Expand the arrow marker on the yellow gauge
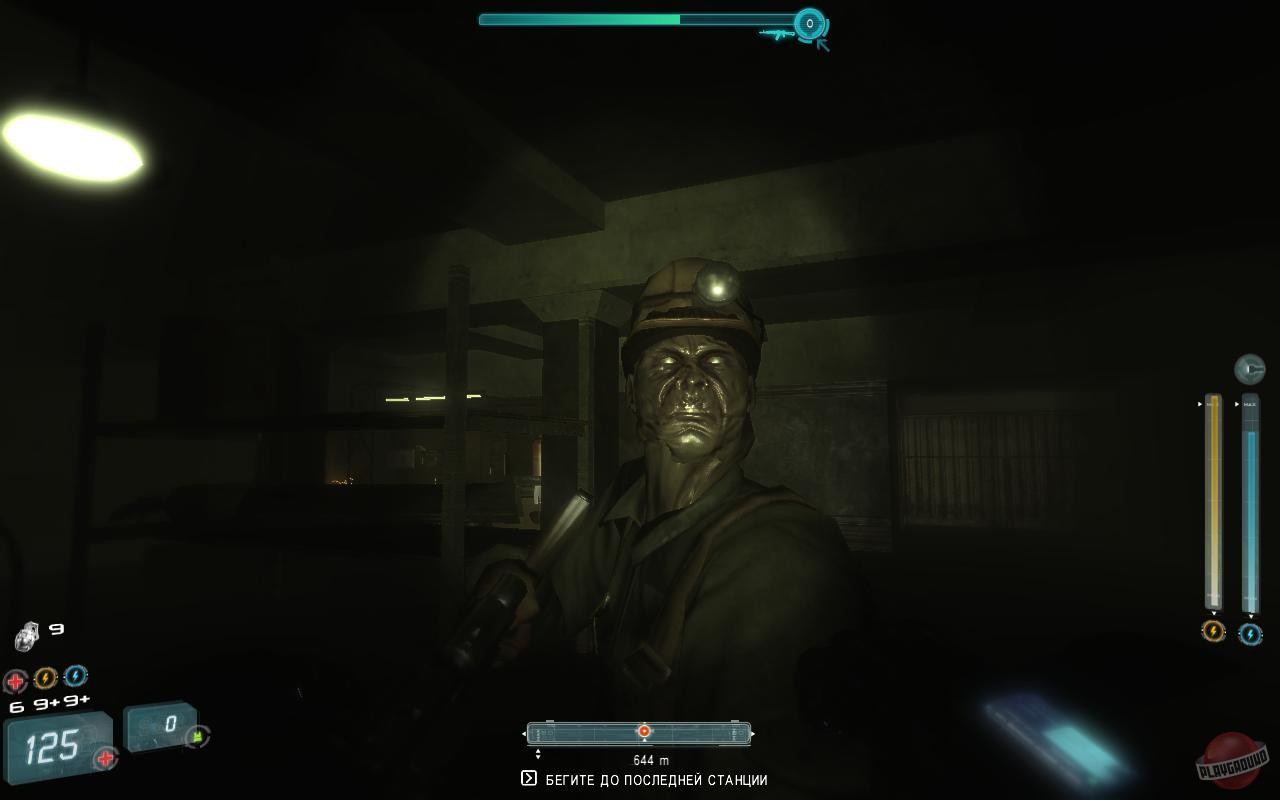The width and height of the screenshot is (1280, 800). (1200, 403)
